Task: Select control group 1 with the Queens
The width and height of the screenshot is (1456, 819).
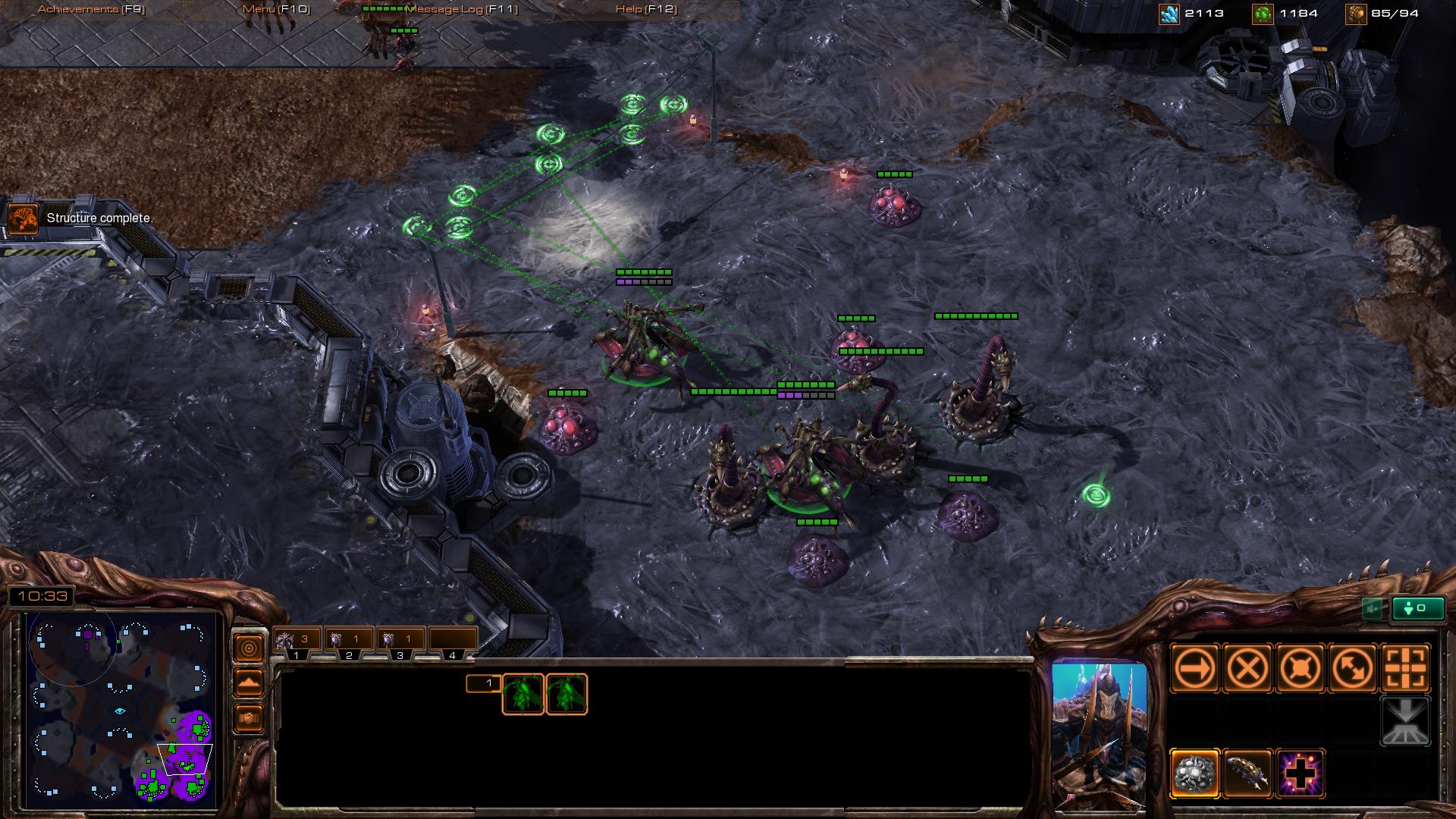Action: [x=296, y=639]
